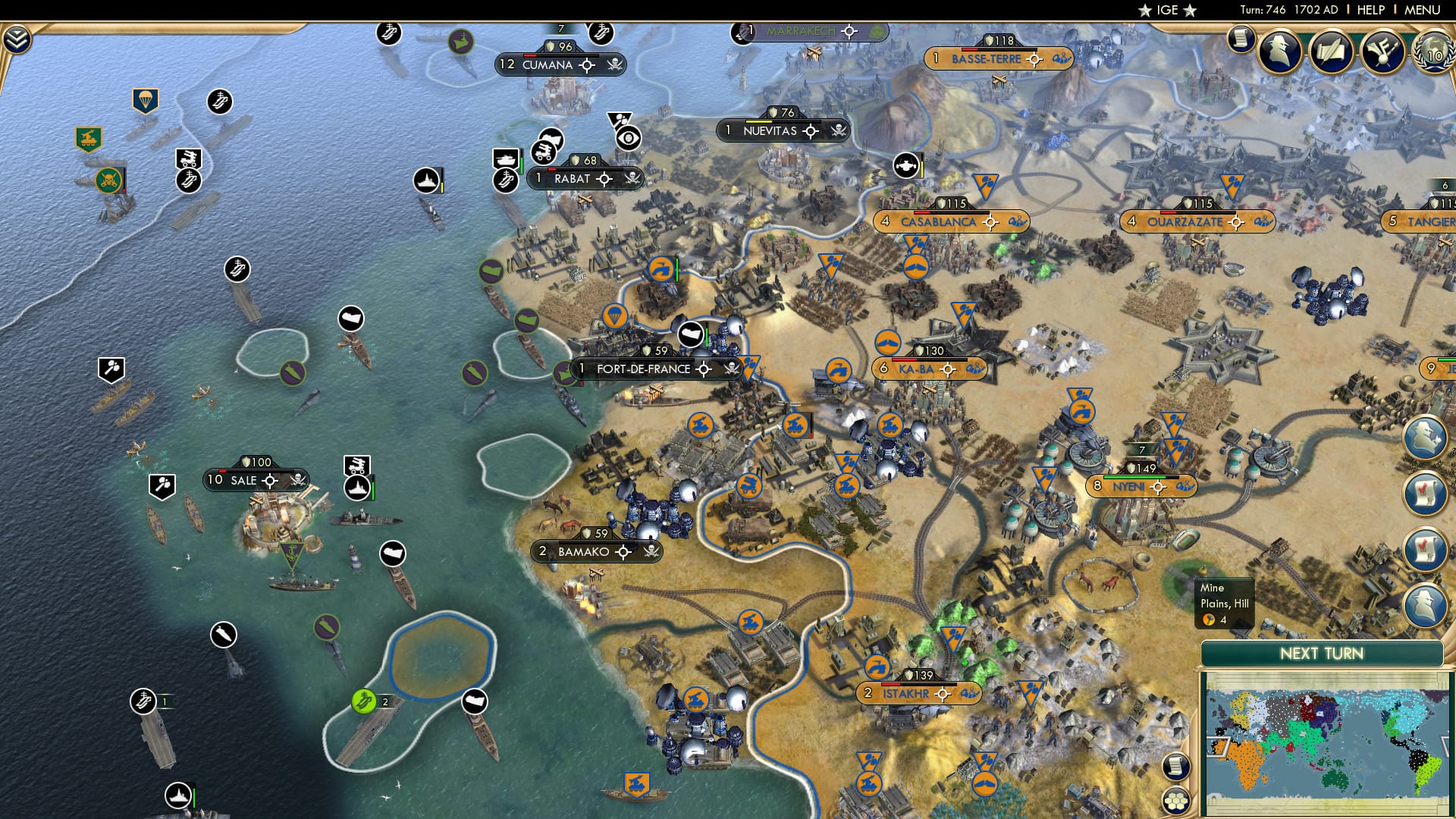This screenshot has width=1456, height=819.
Task: Open minimap options via scroll icon
Action: coord(1176,766)
